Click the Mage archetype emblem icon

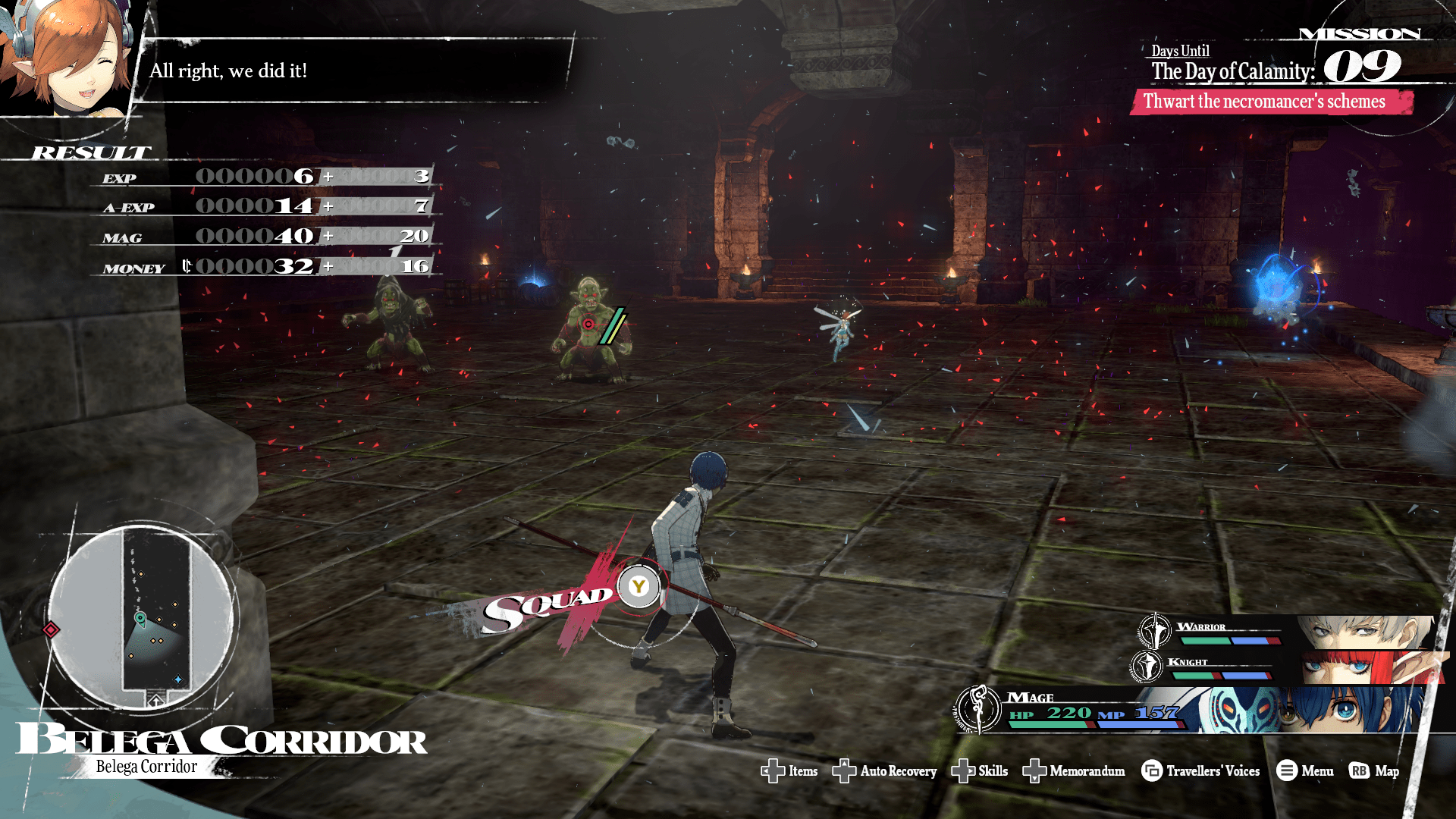[978, 709]
